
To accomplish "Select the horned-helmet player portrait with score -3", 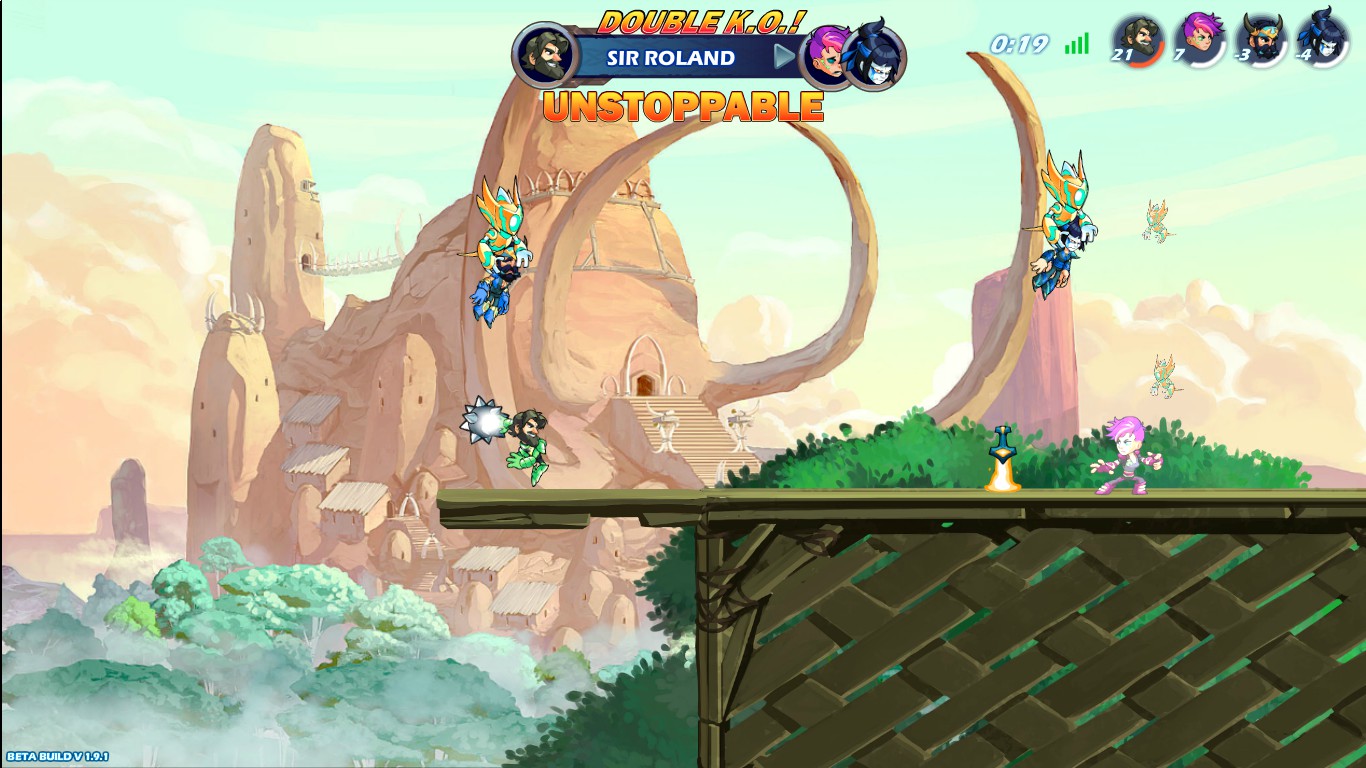I will (1260, 38).
